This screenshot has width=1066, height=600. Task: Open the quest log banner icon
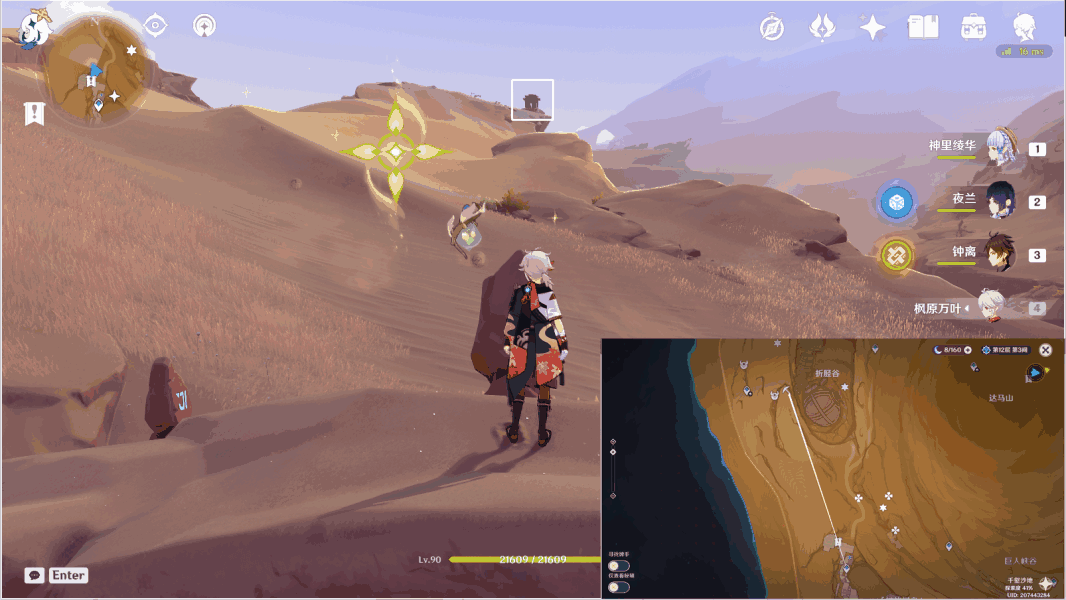[35, 114]
